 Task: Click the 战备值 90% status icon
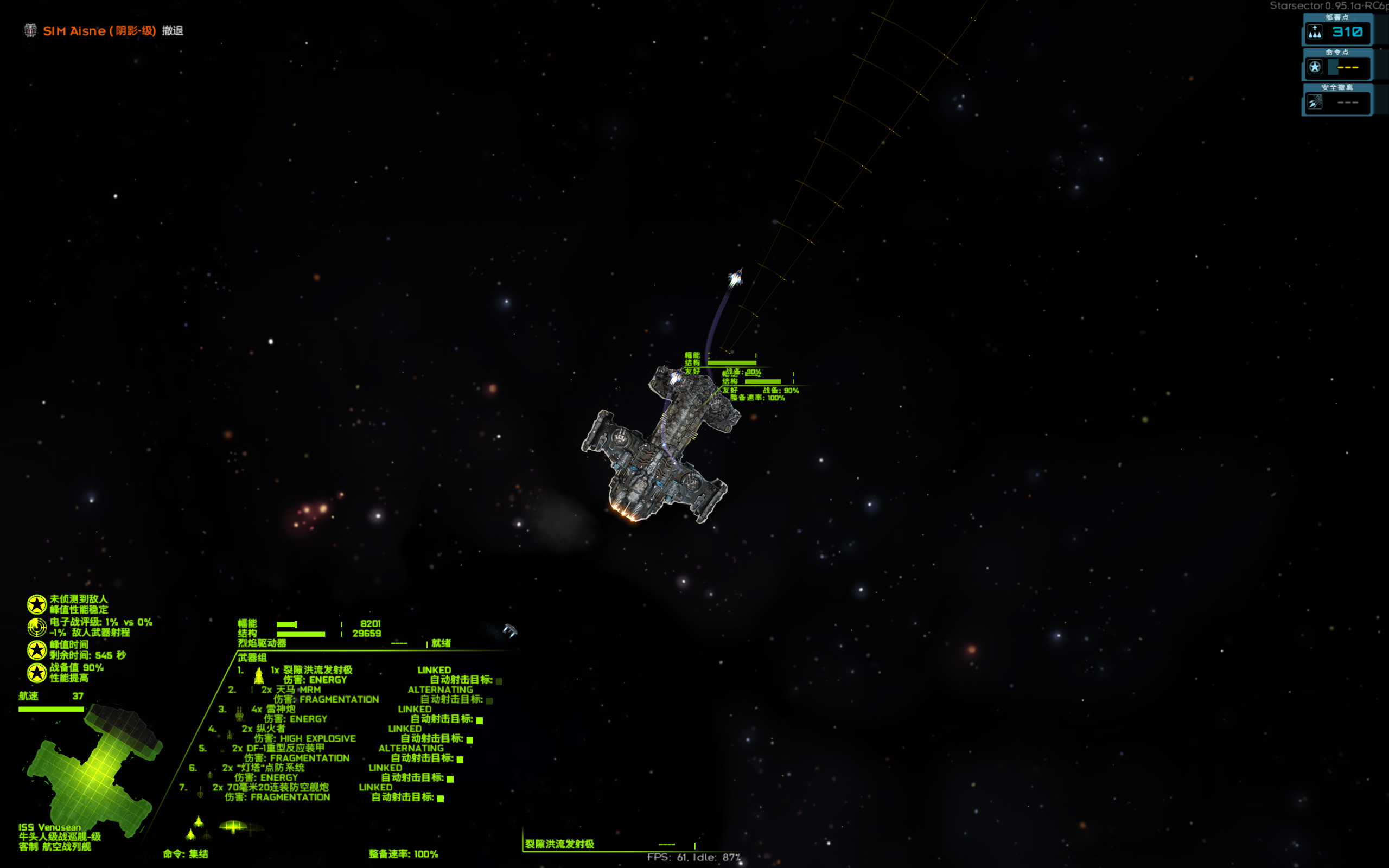coord(37,672)
